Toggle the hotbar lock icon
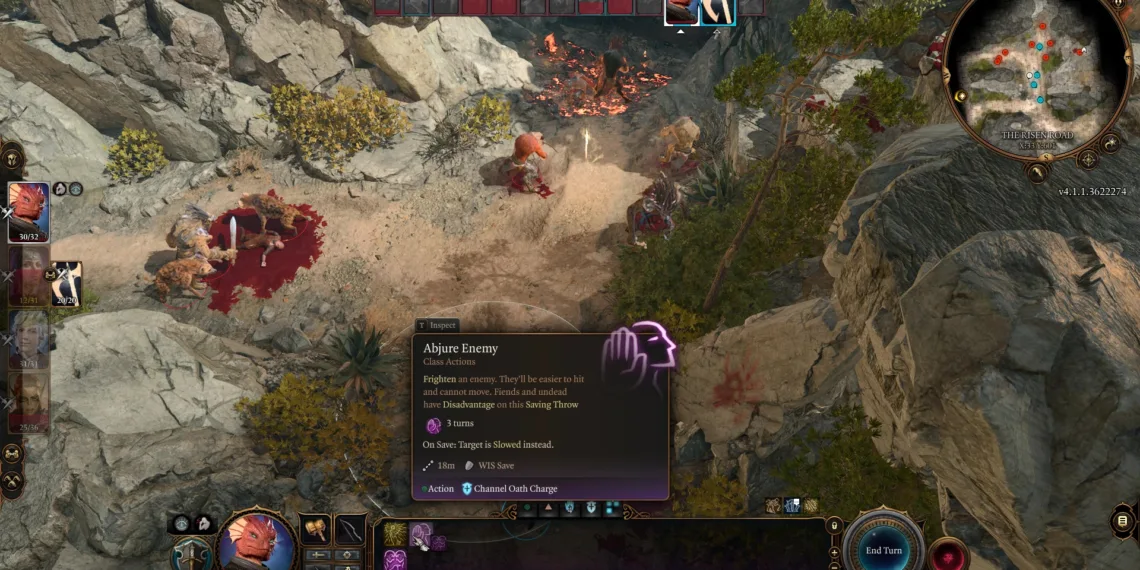 (834, 525)
